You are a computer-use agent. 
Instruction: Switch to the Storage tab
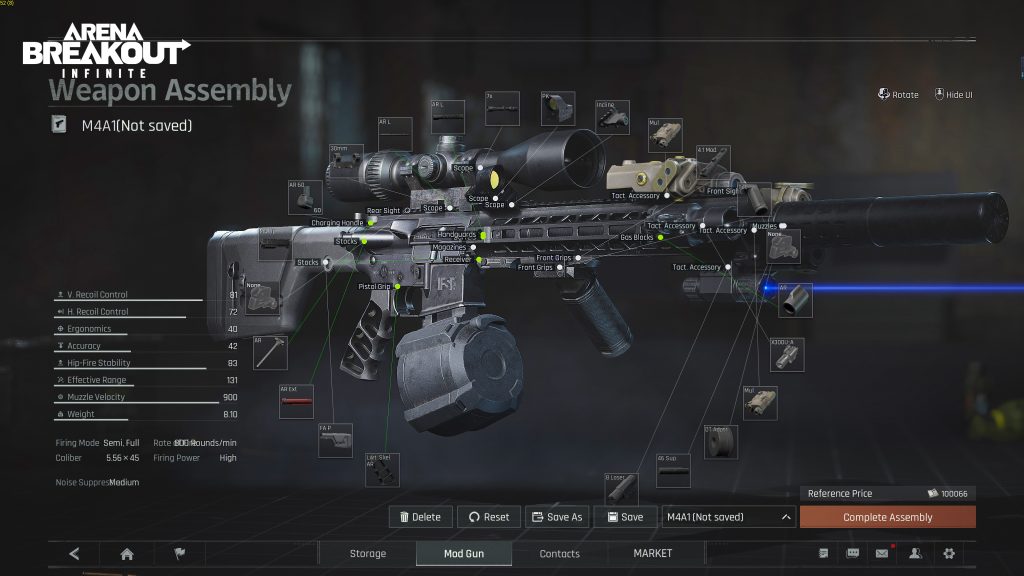(x=367, y=553)
